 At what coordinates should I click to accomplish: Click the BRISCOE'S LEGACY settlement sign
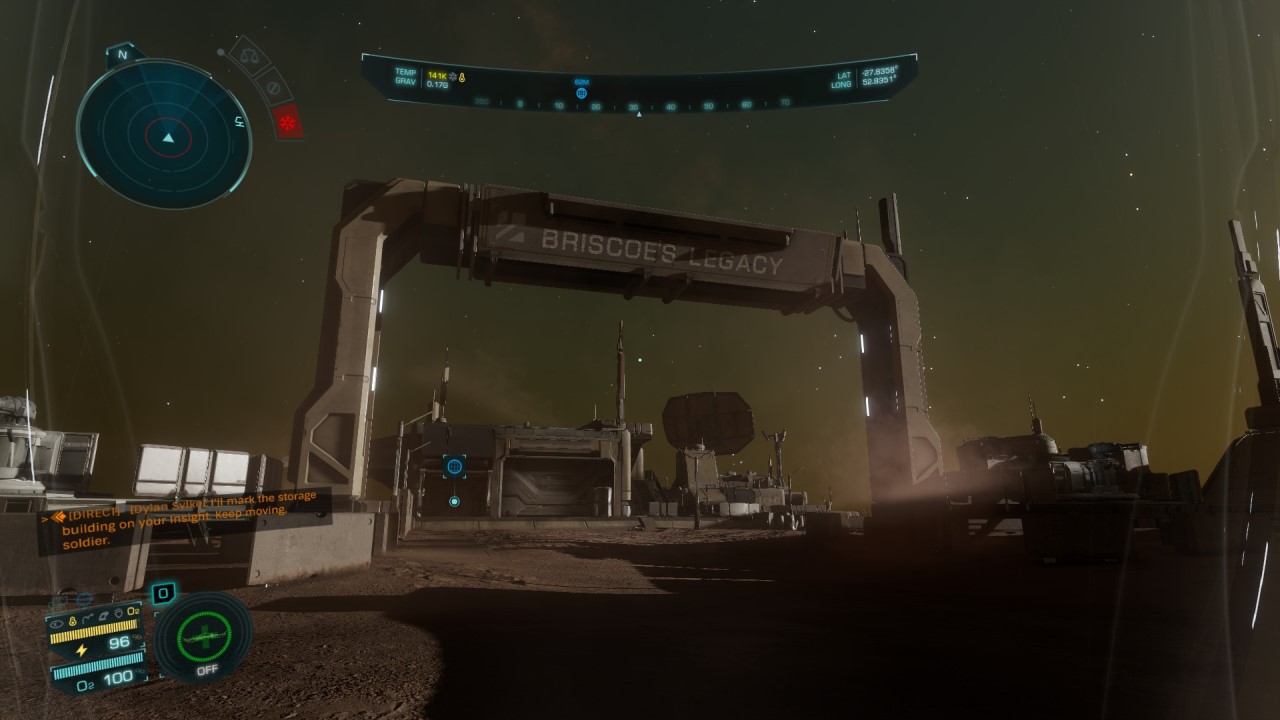click(x=660, y=249)
